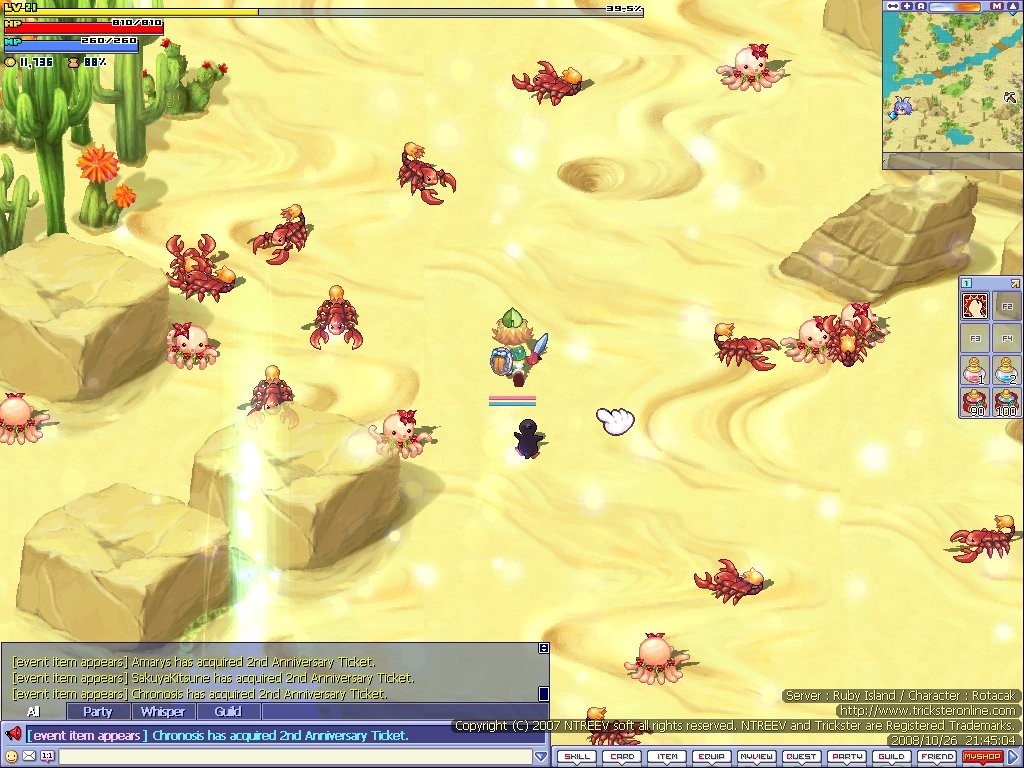The width and height of the screenshot is (1024, 768).
Task: Open the QUEST log
Action: click(x=802, y=757)
